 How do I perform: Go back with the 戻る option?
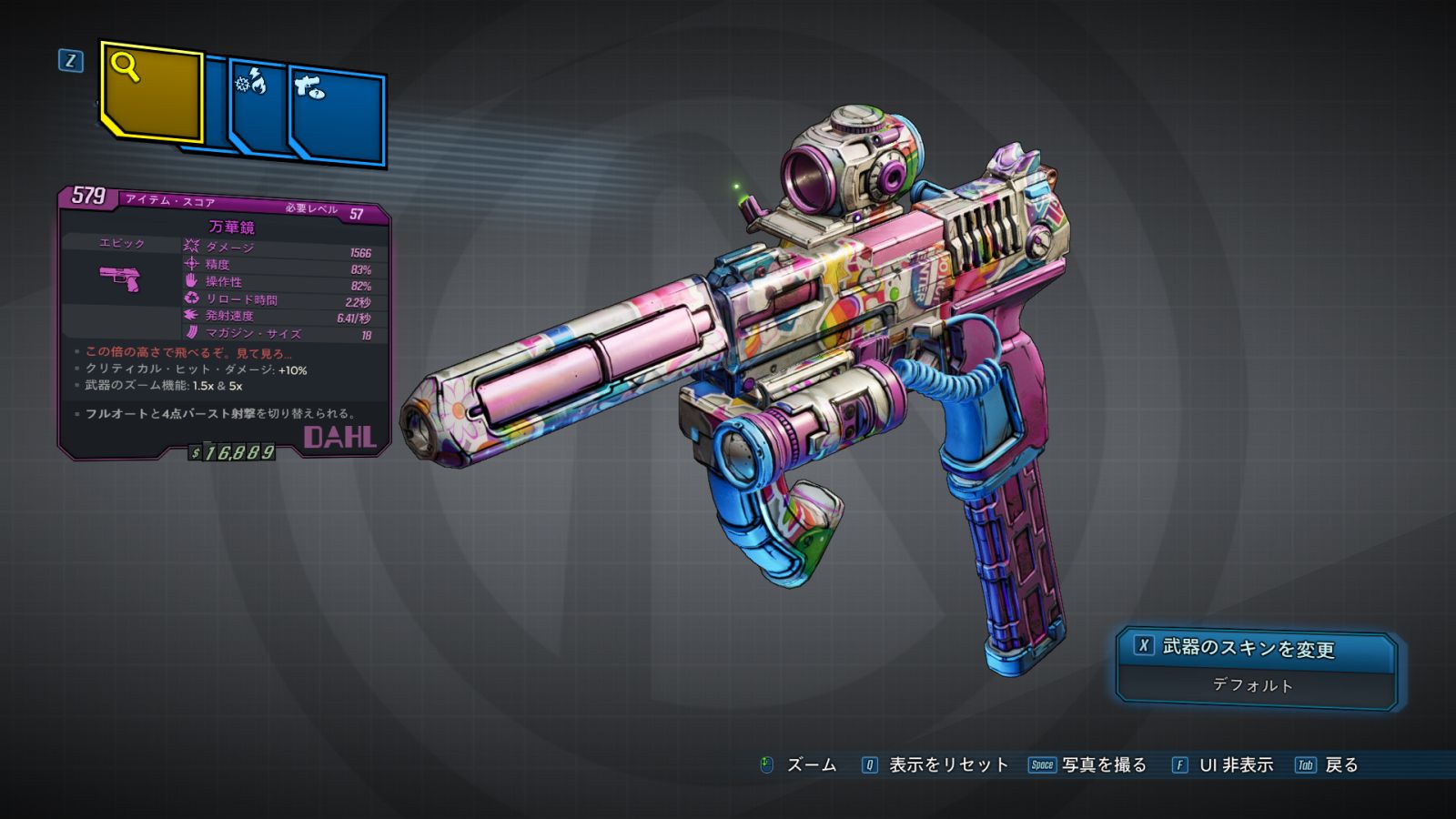coord(1340,765)
